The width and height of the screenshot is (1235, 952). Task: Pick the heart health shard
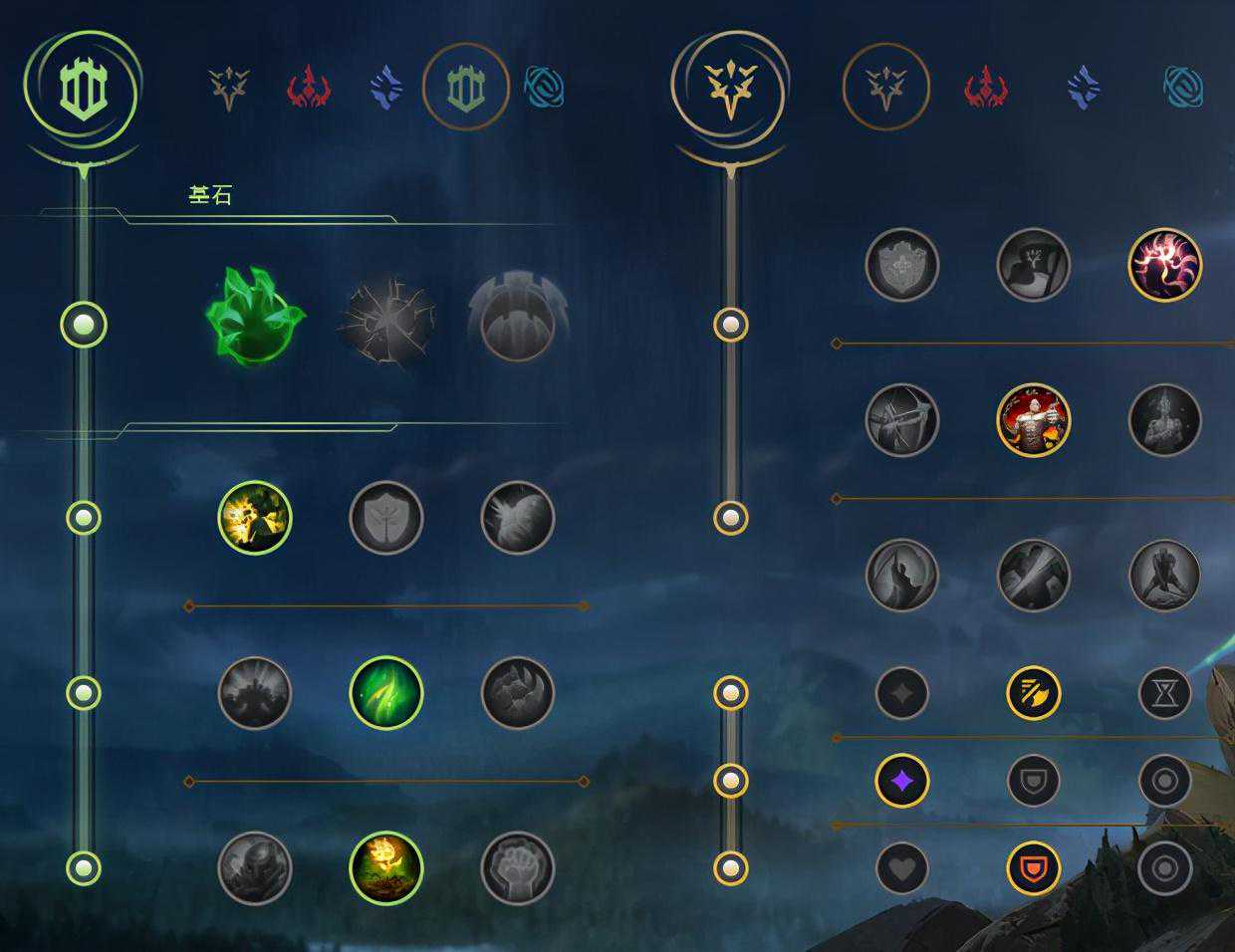pos(902,868)
